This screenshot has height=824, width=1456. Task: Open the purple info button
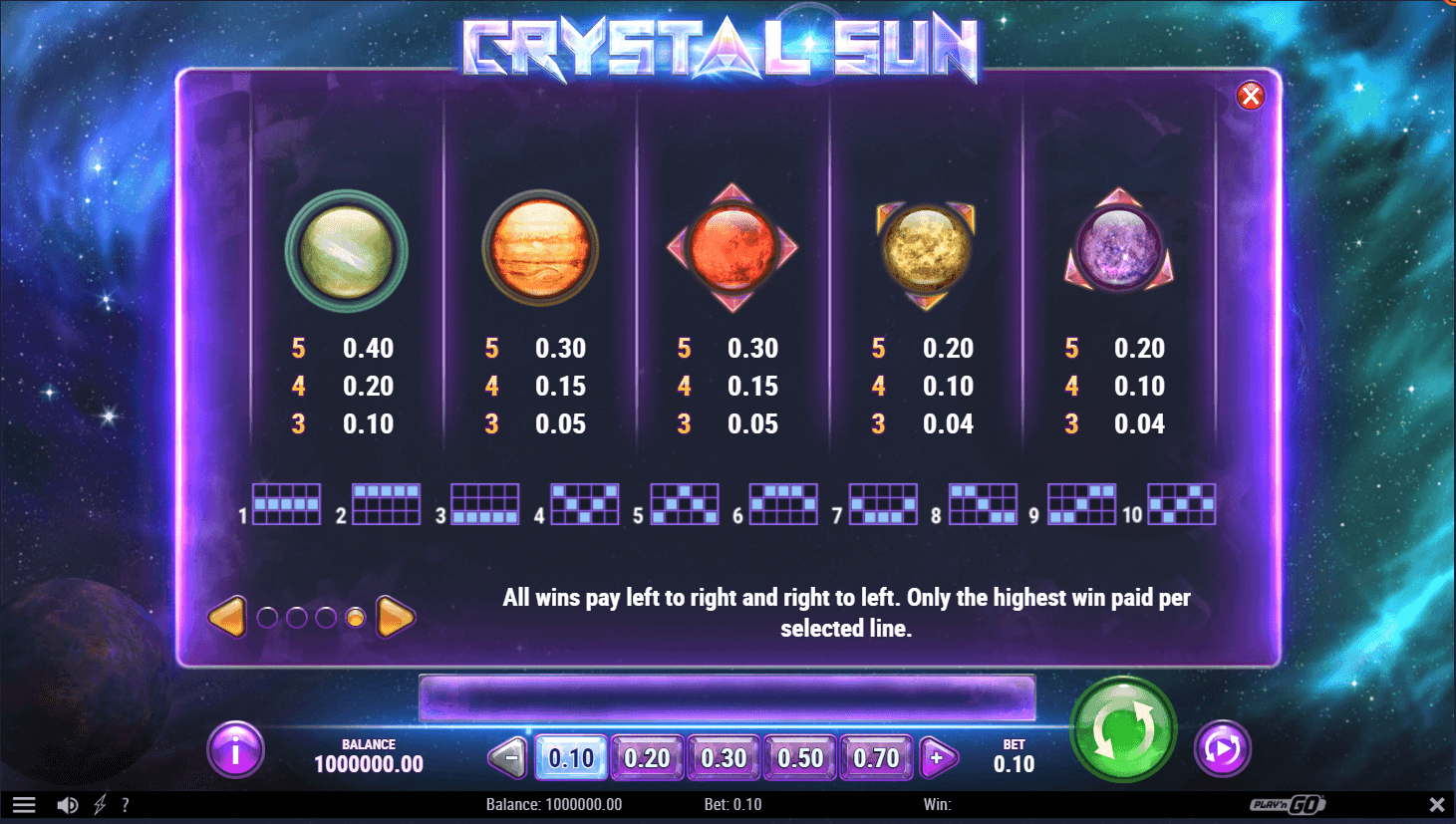(235, 750)
